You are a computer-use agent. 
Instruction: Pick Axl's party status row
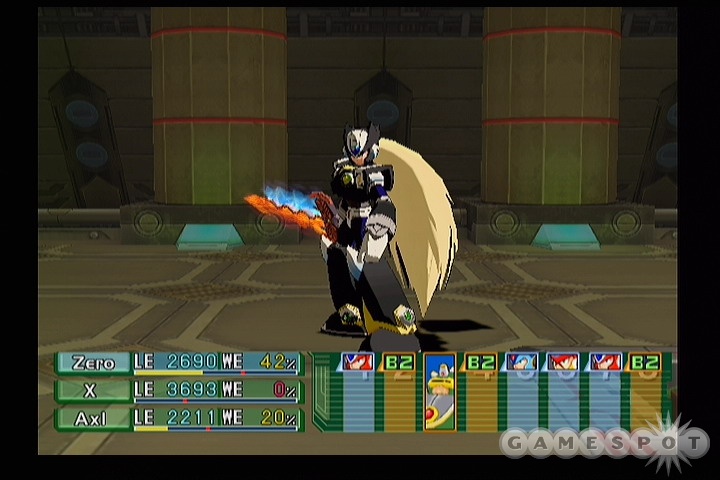tap(93, 418)
